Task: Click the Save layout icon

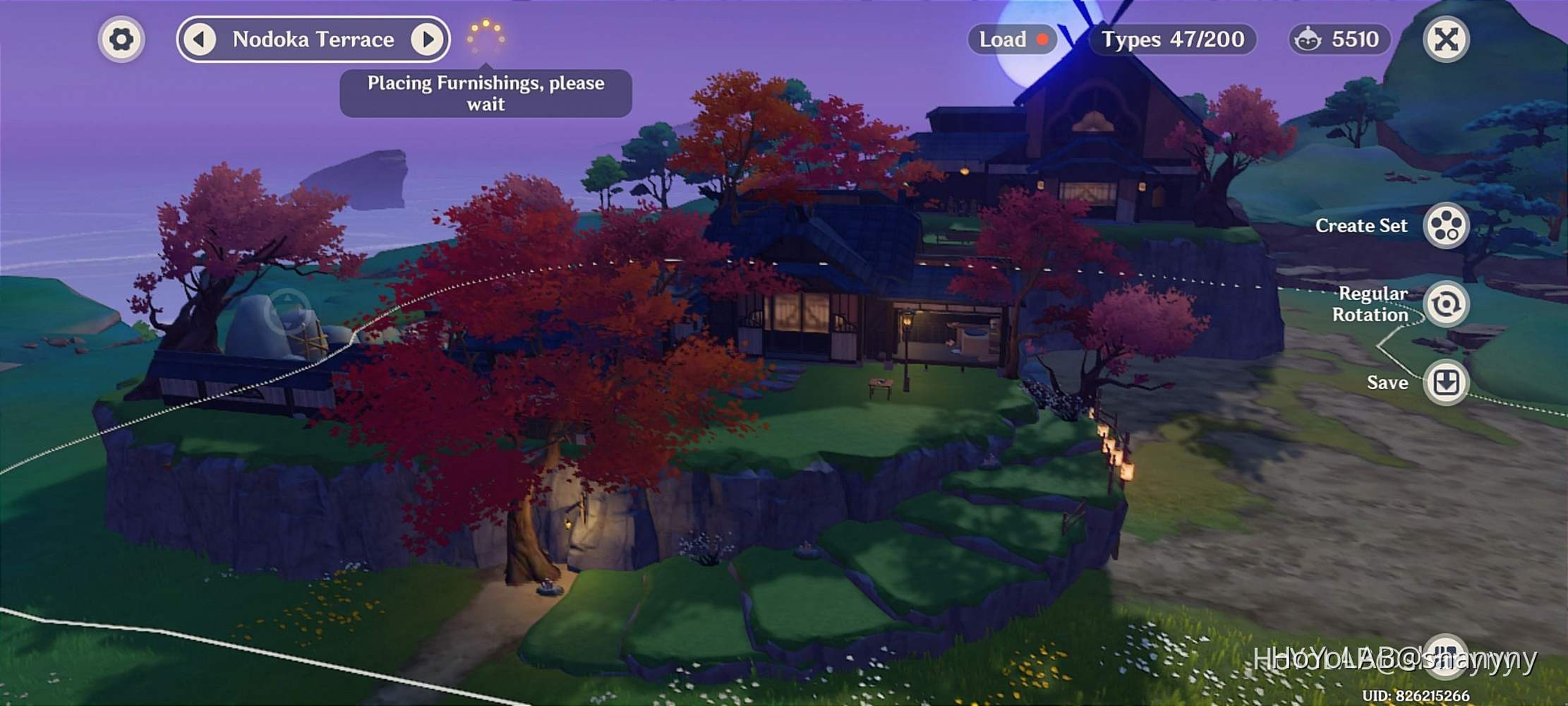Action: [1447, 381]
